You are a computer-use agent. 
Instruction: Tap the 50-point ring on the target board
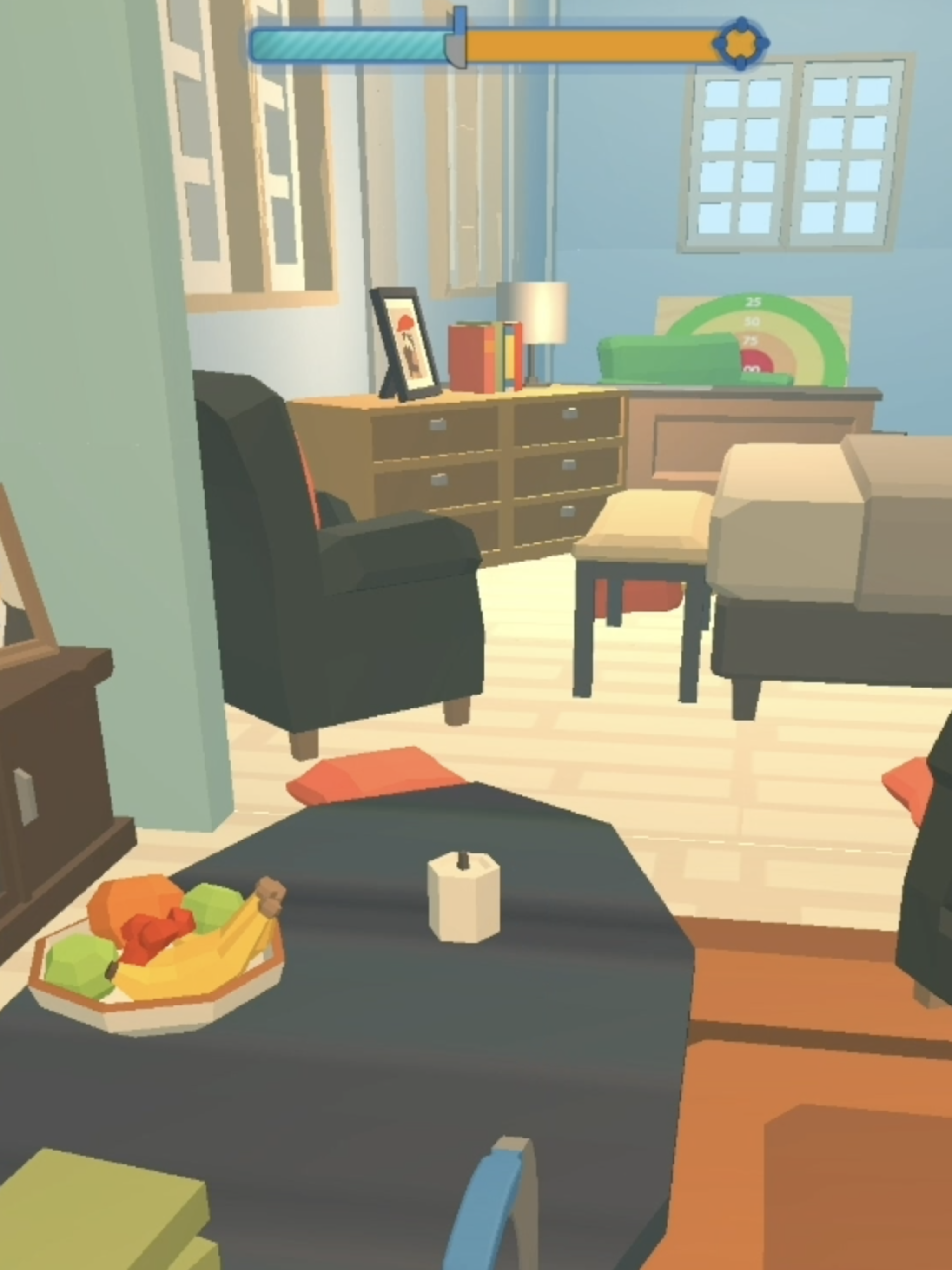(x=753, y=322)
